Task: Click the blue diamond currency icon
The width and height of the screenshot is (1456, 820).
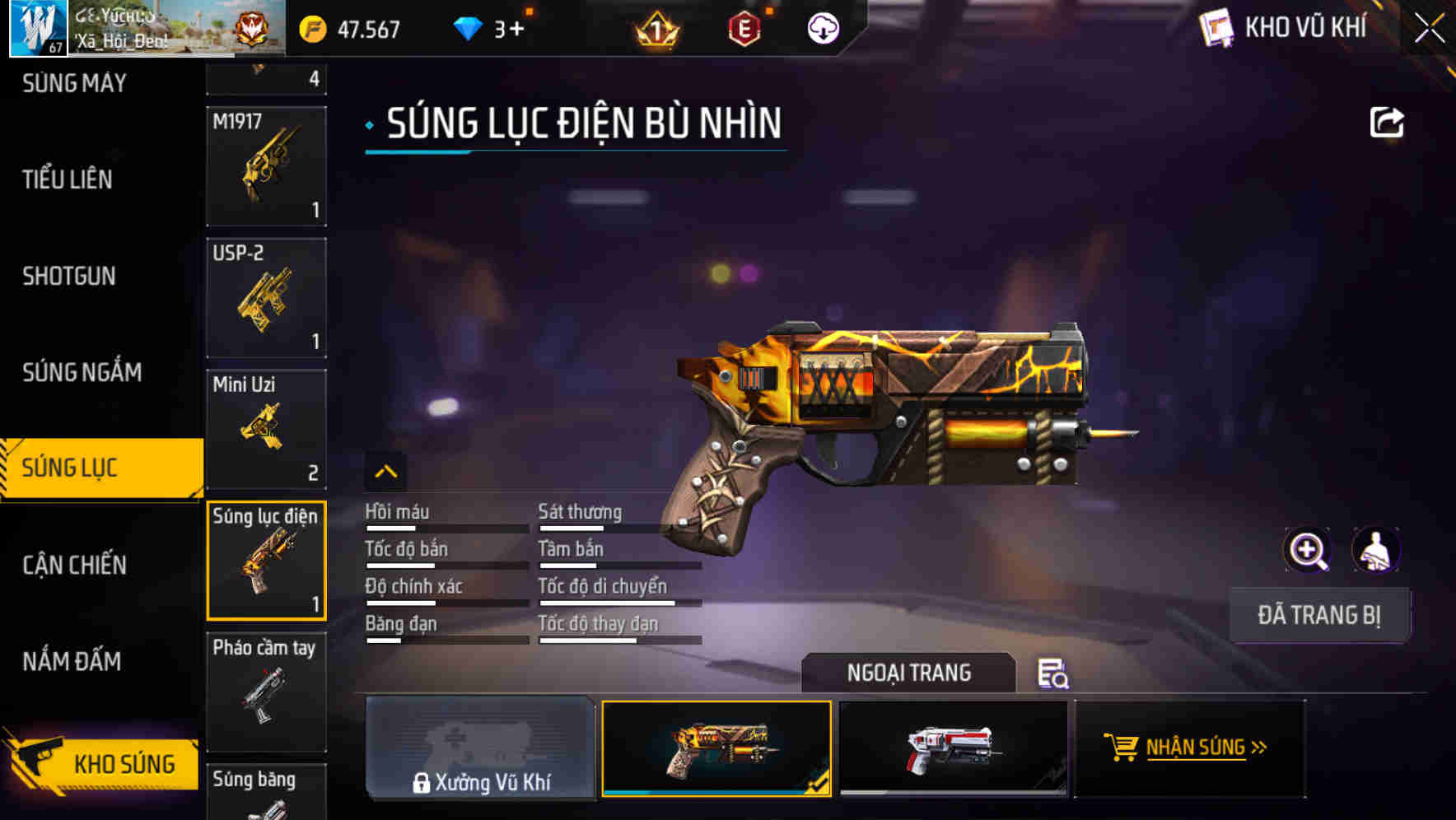Action: (469, 28)
